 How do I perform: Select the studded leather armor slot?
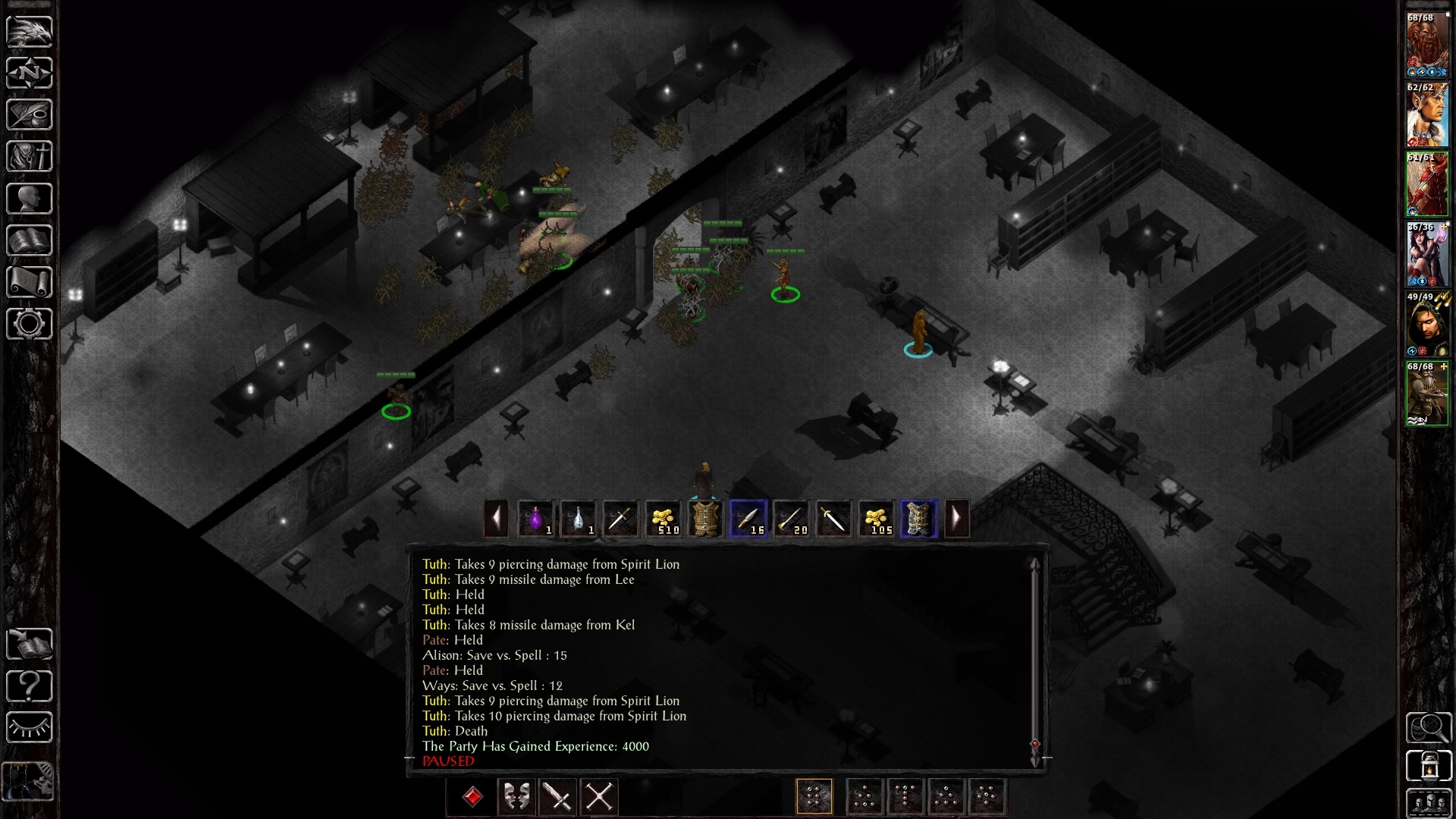click(x=706, y=519)
